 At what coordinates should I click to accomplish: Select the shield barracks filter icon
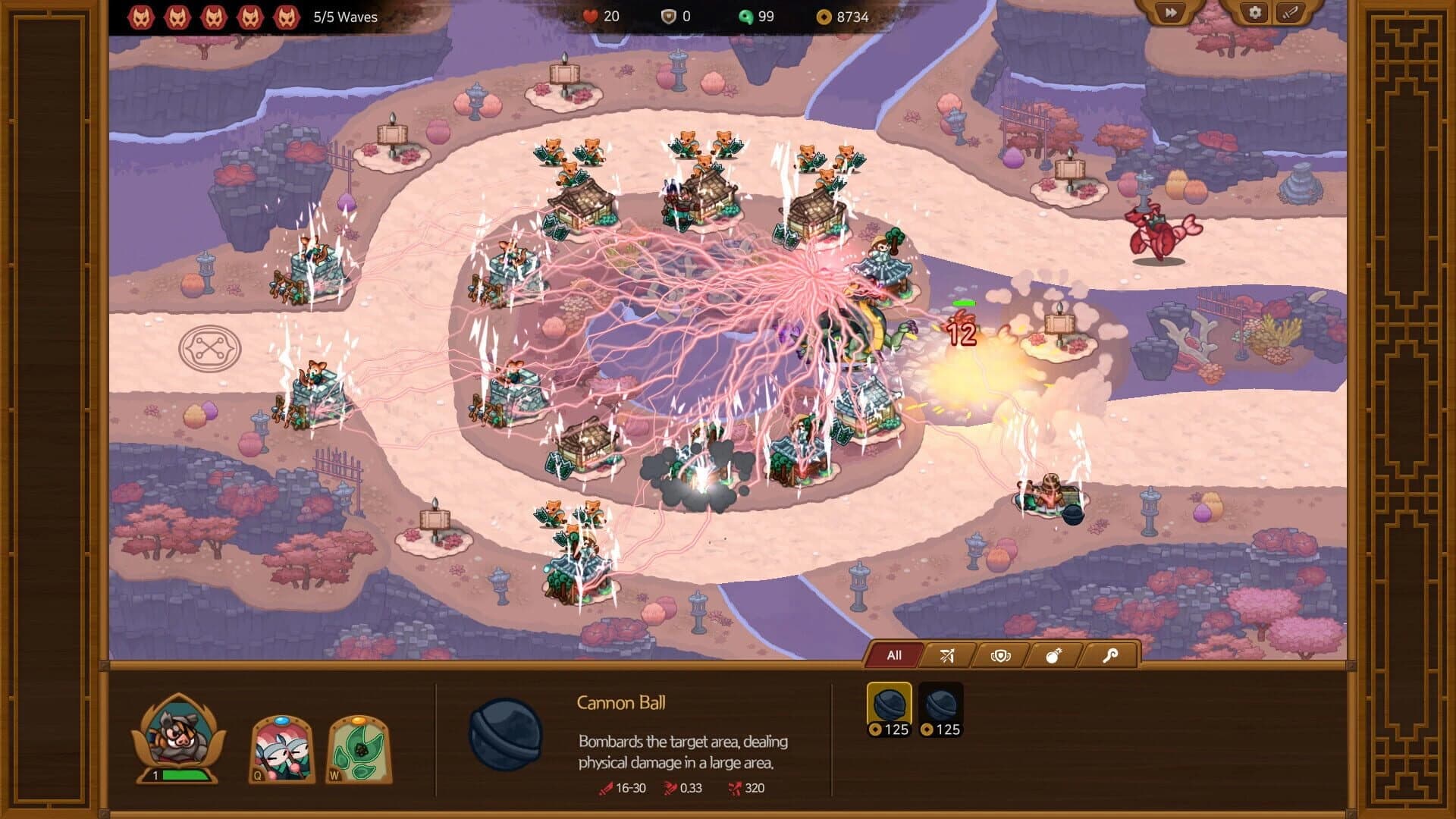coord(1001,654)
